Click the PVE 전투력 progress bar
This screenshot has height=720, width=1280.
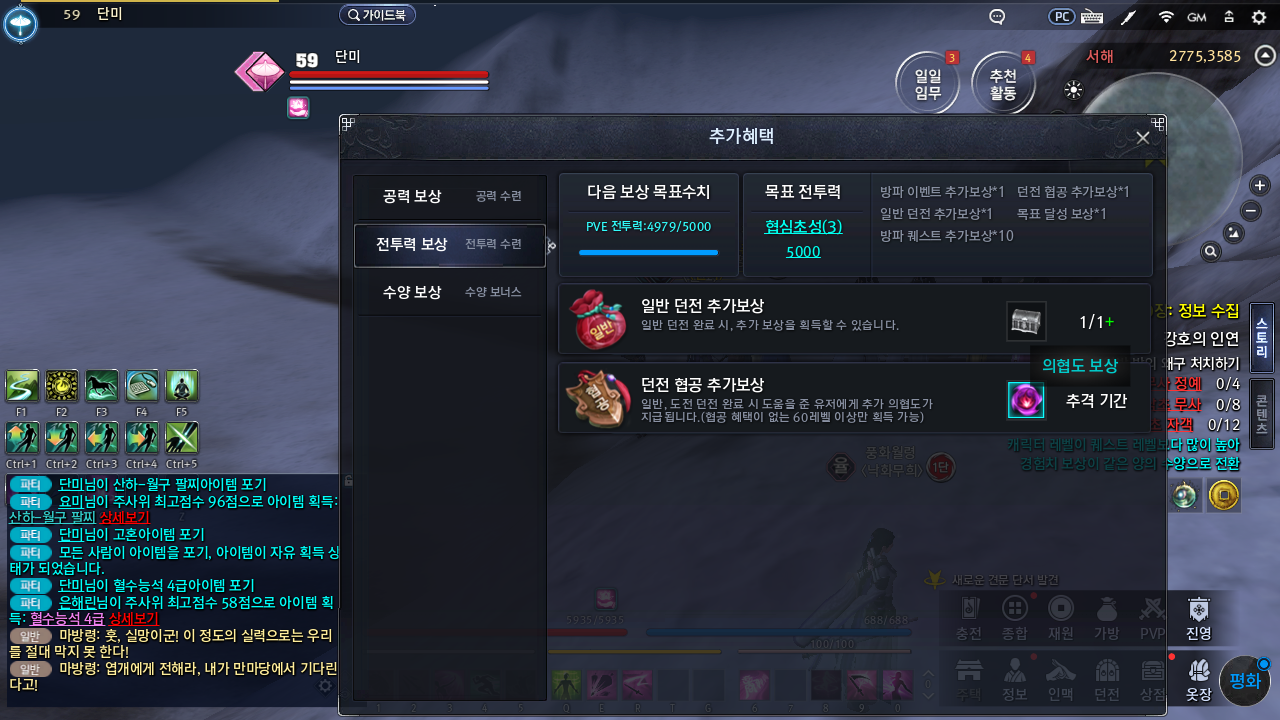[x=648, y=252]
